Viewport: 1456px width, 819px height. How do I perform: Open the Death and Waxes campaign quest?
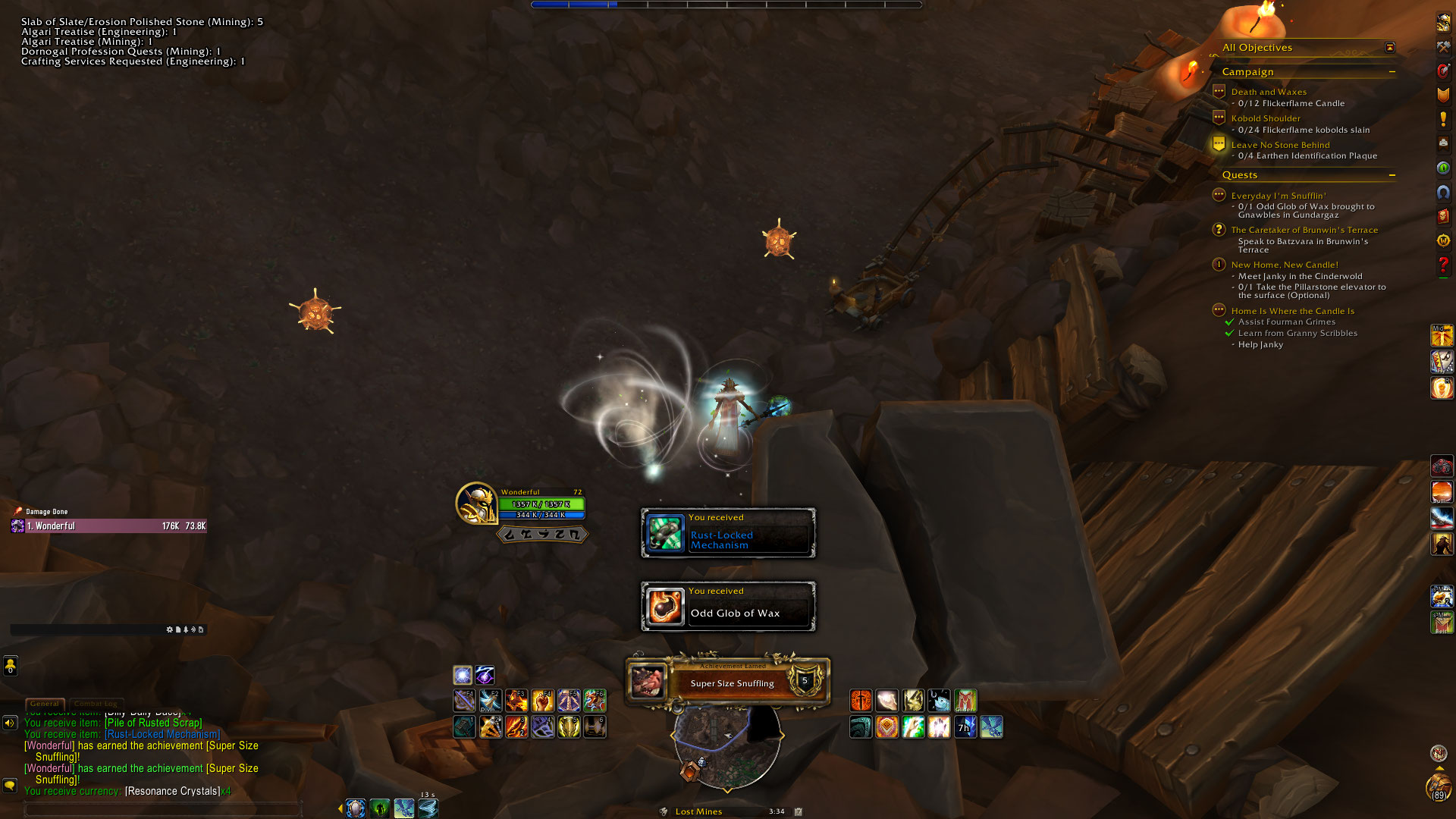pyautogui.click(x=1269, y=92)
